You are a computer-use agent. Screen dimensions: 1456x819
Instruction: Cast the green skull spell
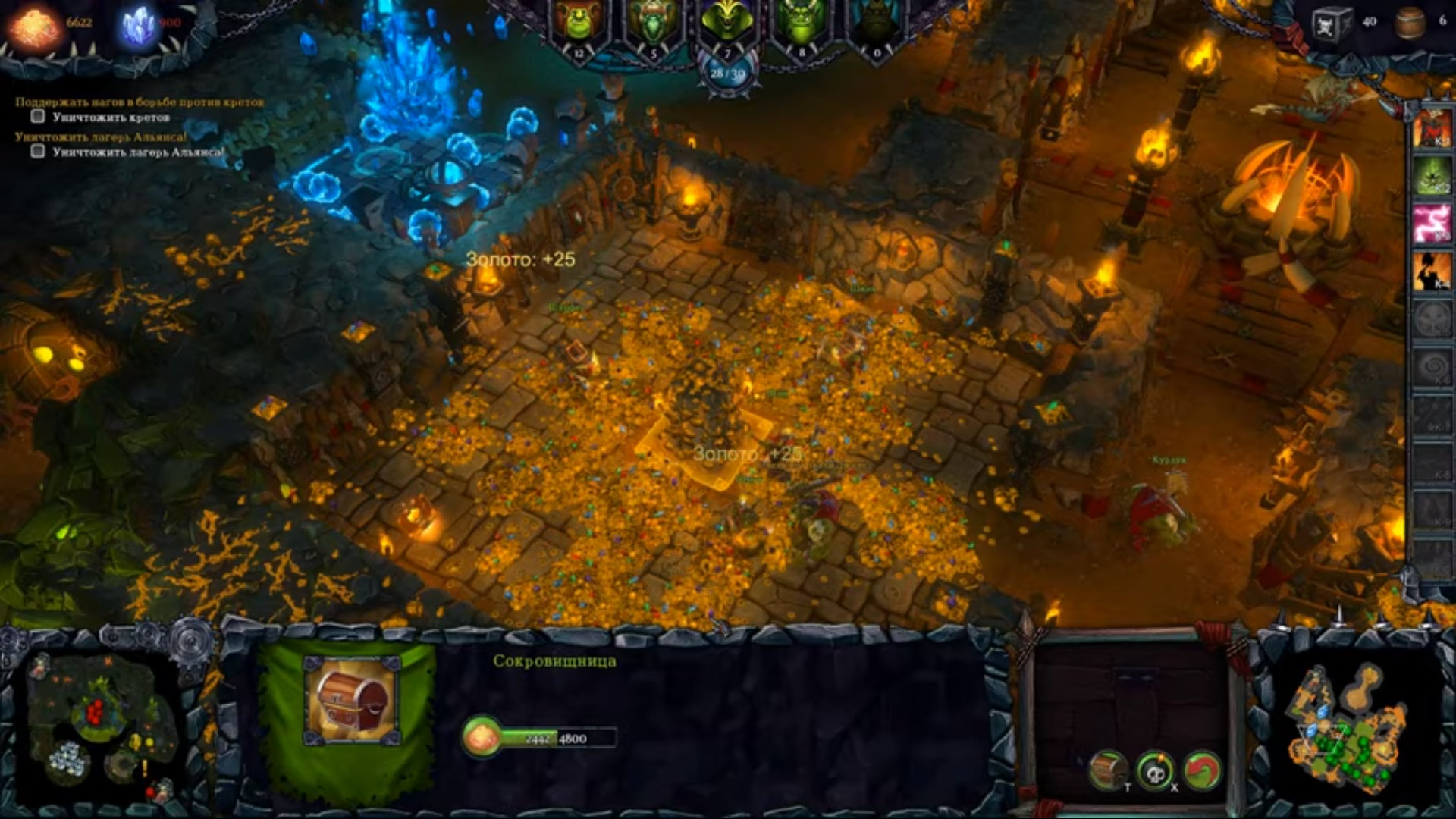pyautogui.click(x=1432, y=176)
